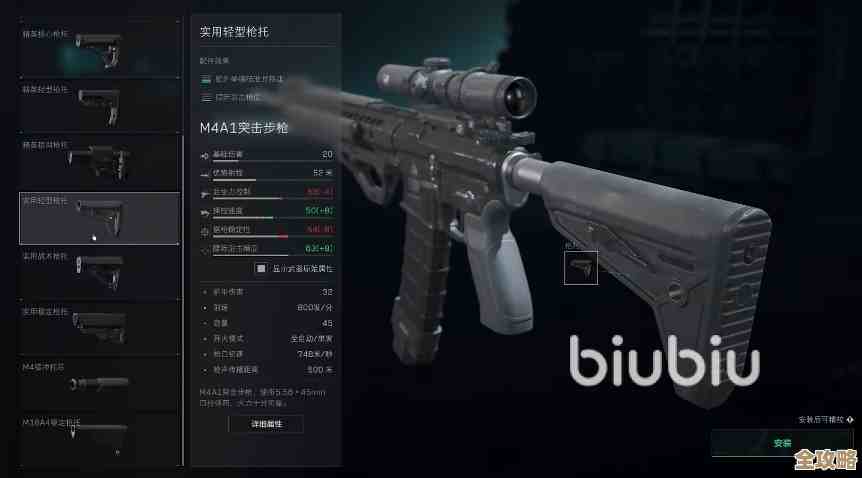Pick the 精英稳固枪托 stock entry

[98, 160]
